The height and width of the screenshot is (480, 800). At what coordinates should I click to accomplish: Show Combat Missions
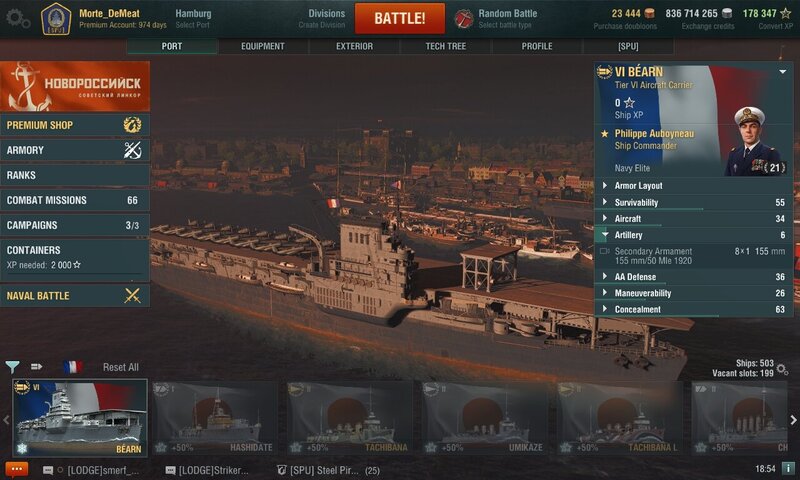(75, 200)
